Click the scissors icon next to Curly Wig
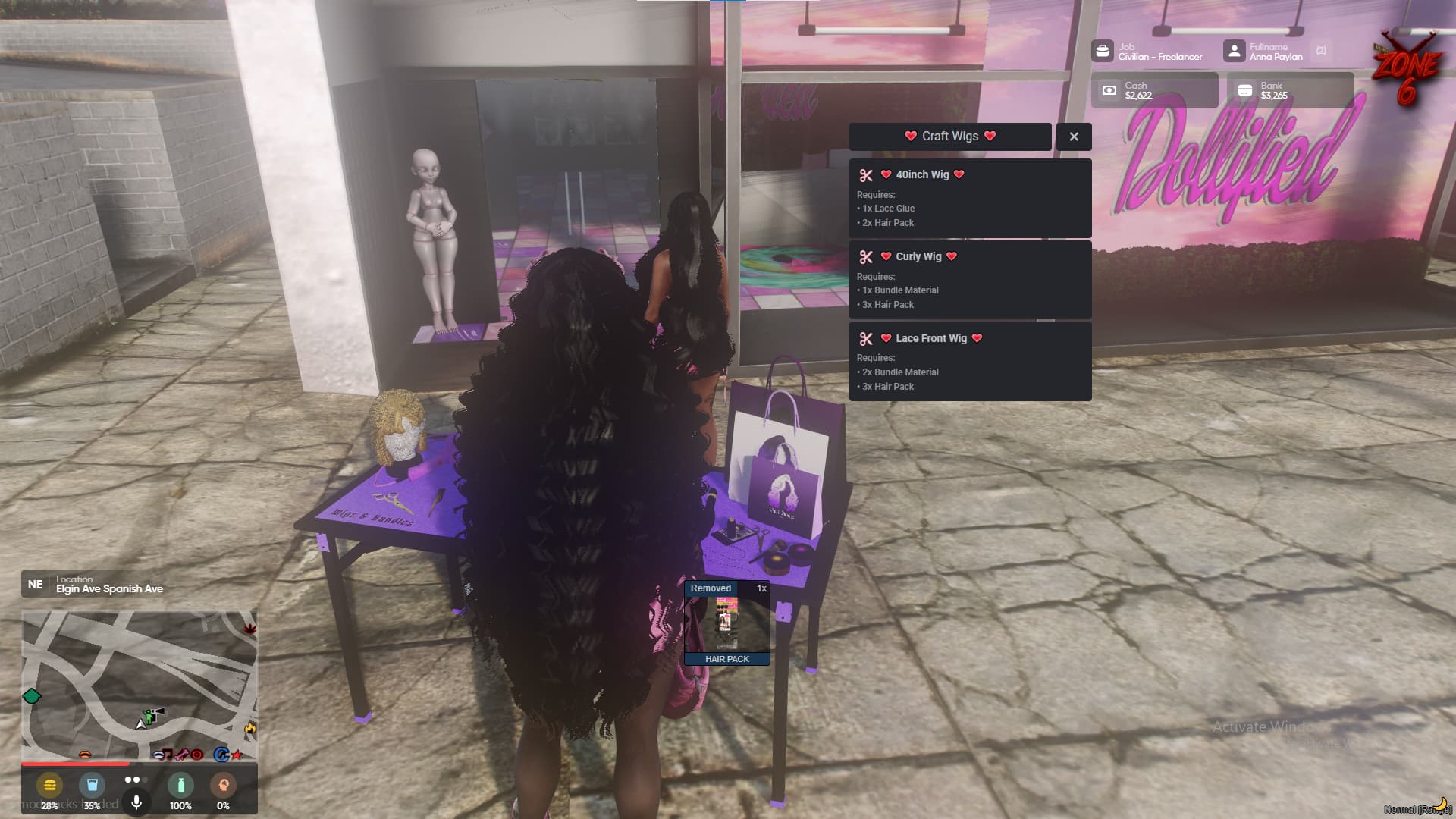Screen dimensions: 1456x819 point(865,257)
